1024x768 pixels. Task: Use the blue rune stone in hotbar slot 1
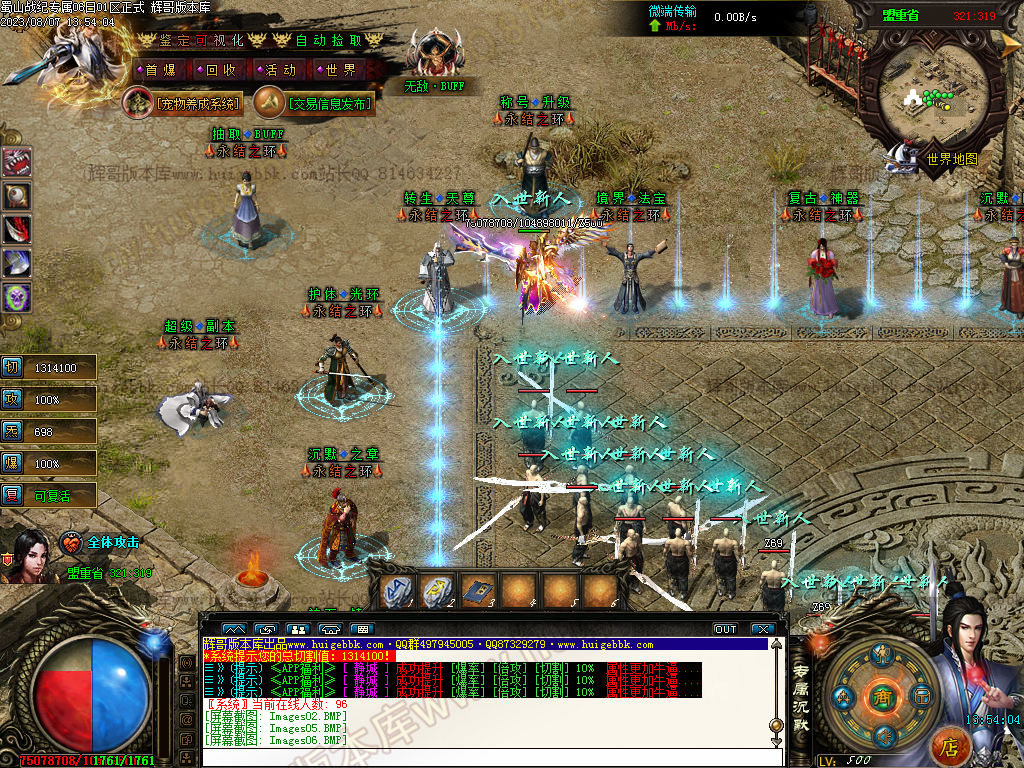click(x=397, y=591)
